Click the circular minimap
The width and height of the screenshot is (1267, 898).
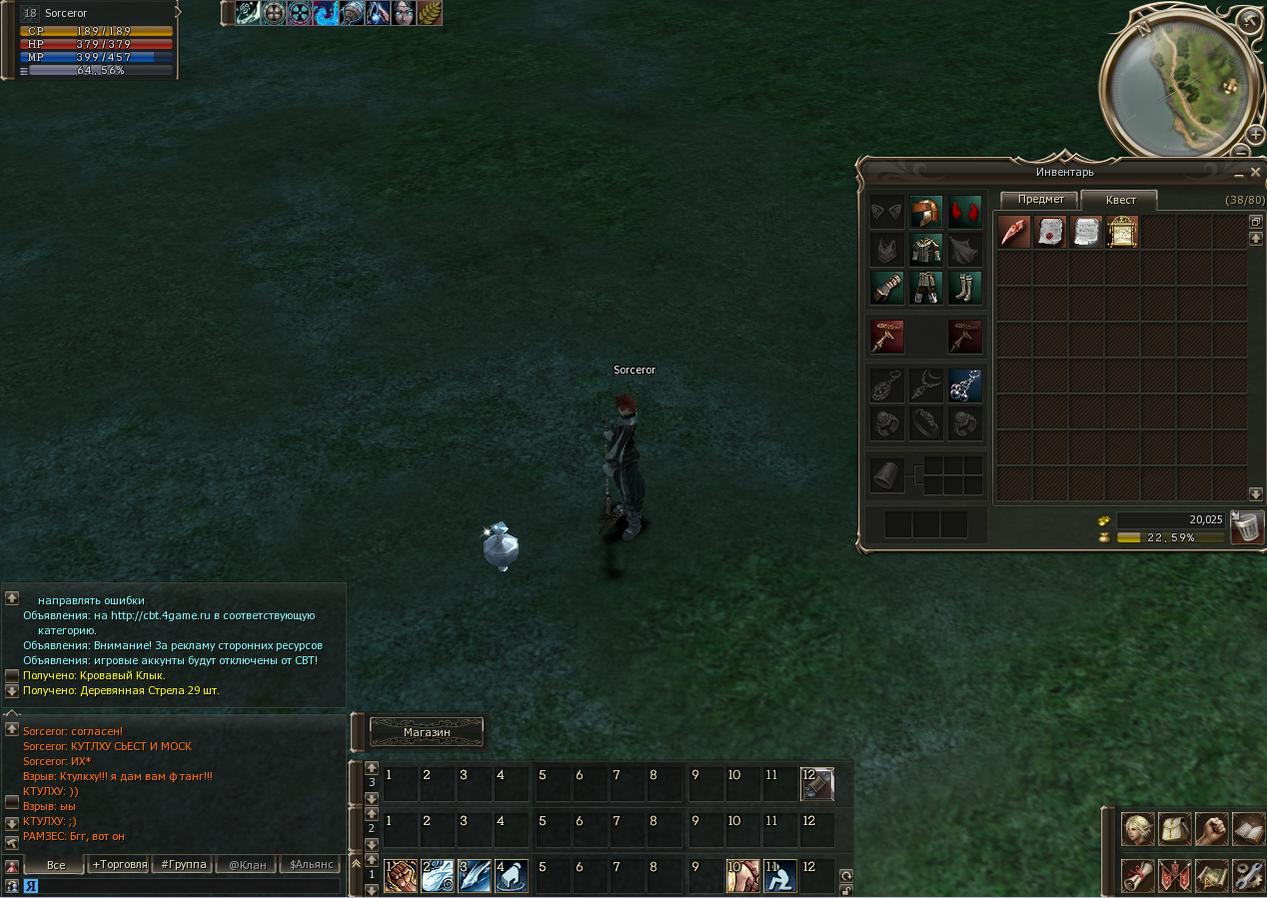tap(1176, 85)
